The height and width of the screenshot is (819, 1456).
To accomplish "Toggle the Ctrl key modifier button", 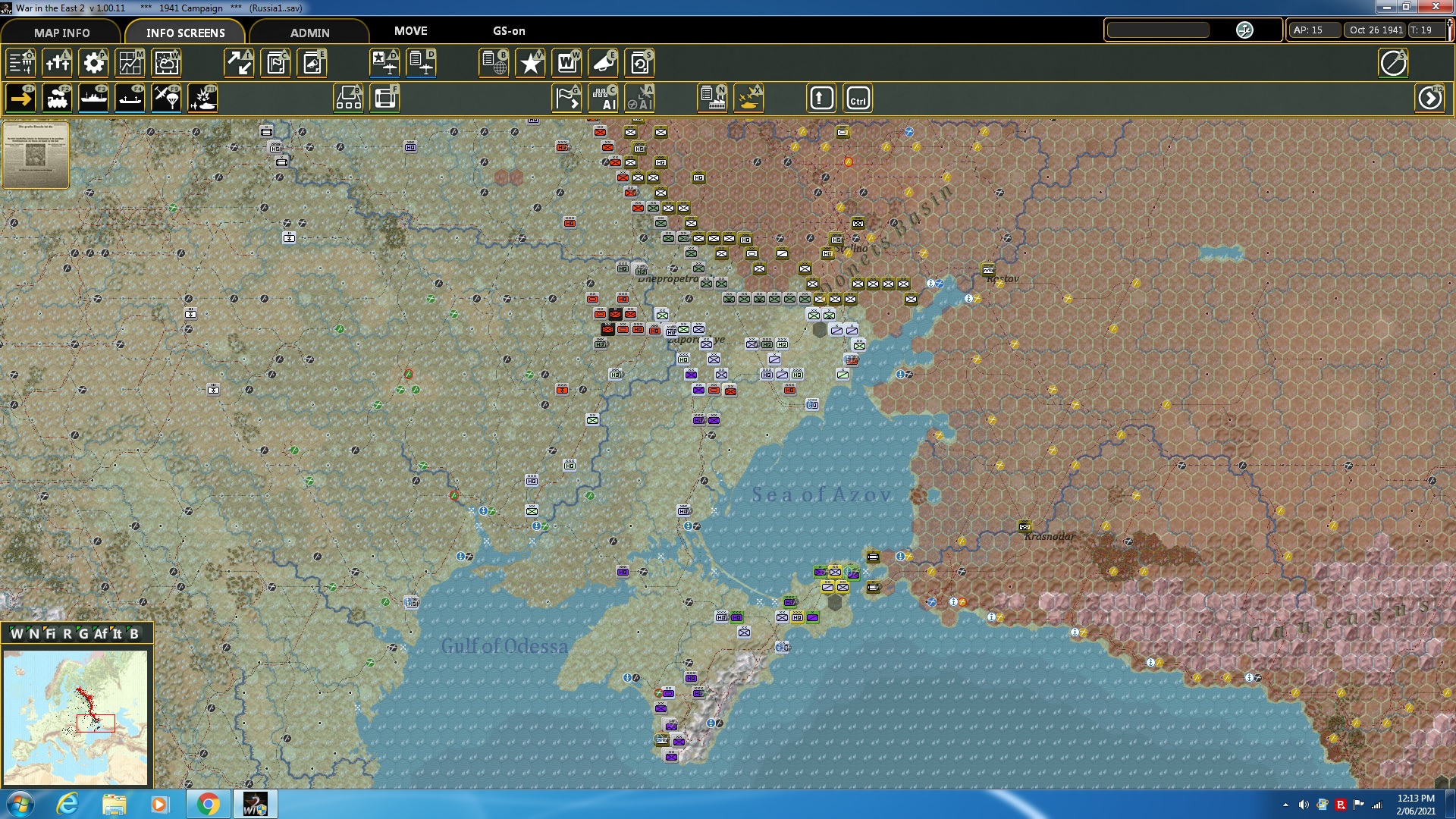I will 857,97.
